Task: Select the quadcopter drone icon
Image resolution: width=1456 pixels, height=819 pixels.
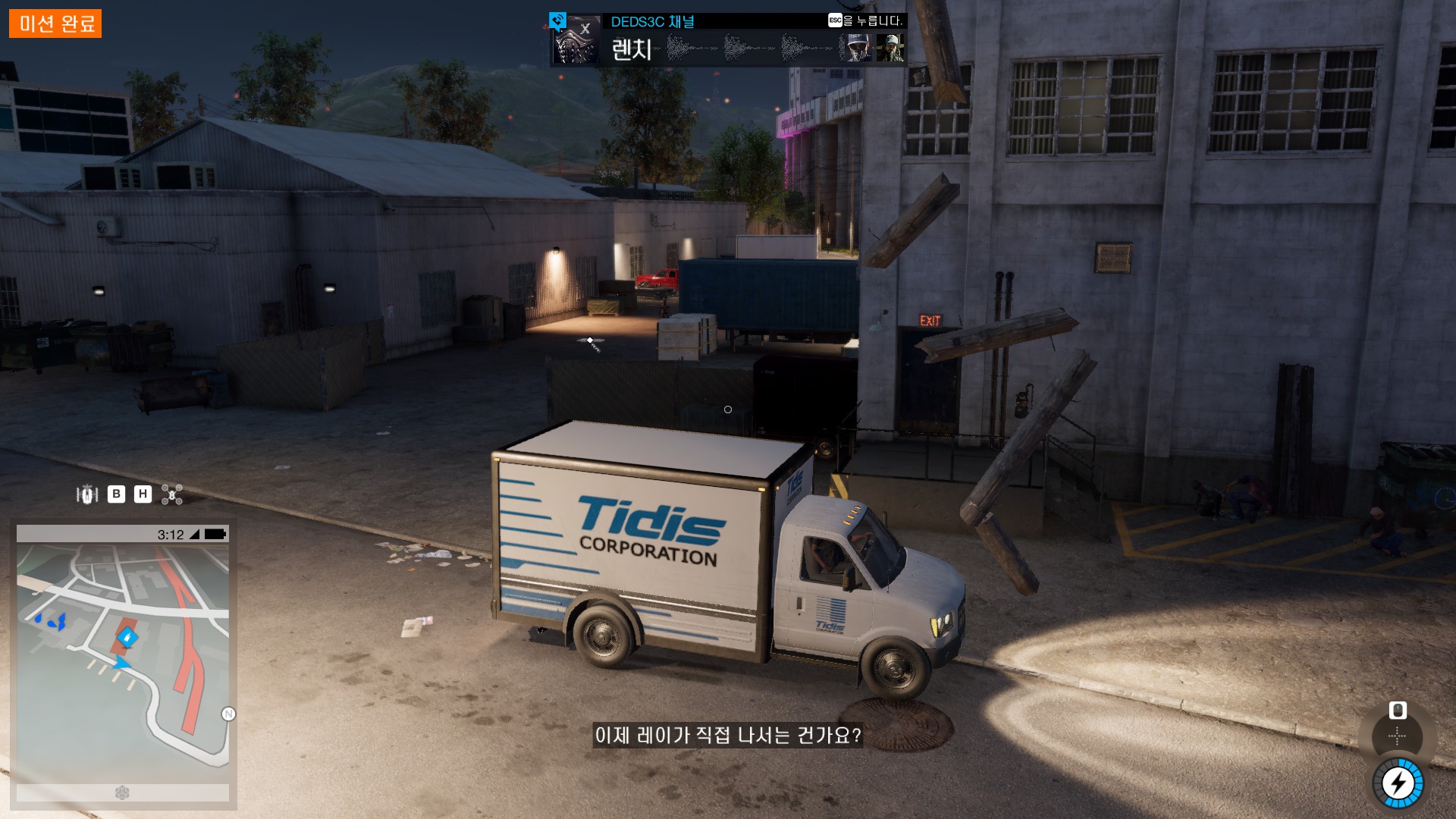Action: pyautogui.click(x=172, y=494)
